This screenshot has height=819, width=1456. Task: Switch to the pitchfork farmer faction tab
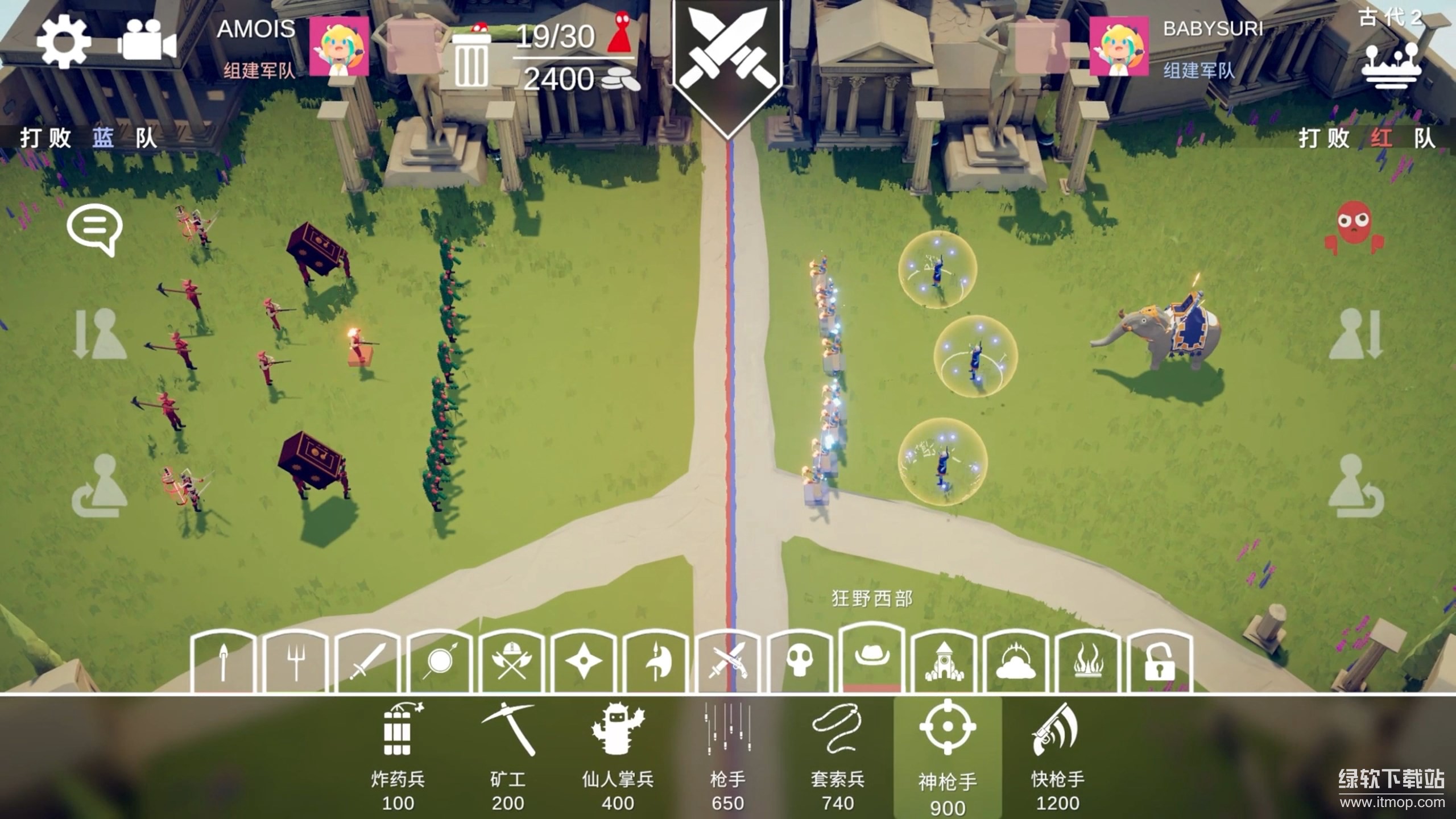click(x=296, y=661)
